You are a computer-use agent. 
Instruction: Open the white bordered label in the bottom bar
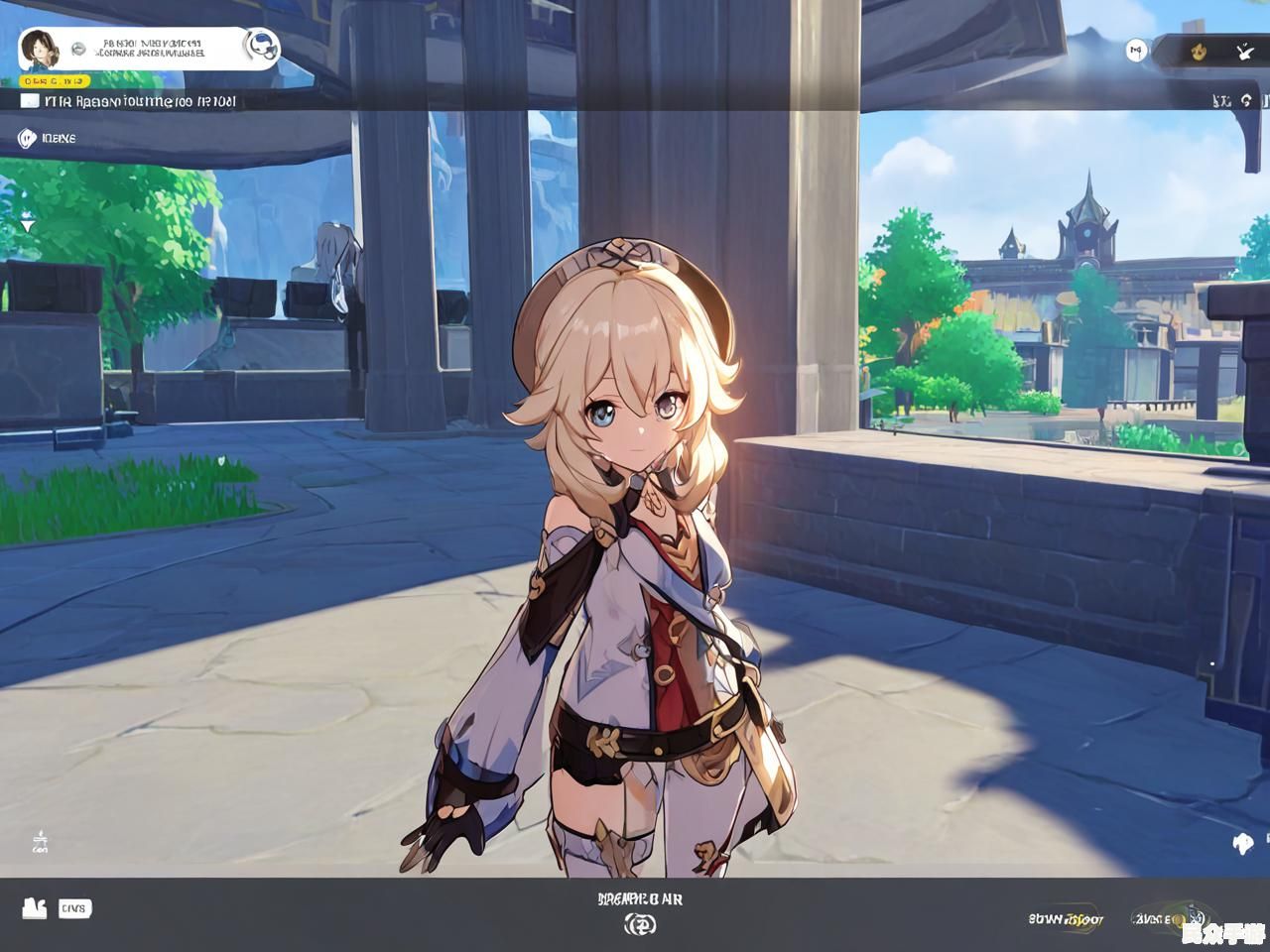tap(75, 907)
